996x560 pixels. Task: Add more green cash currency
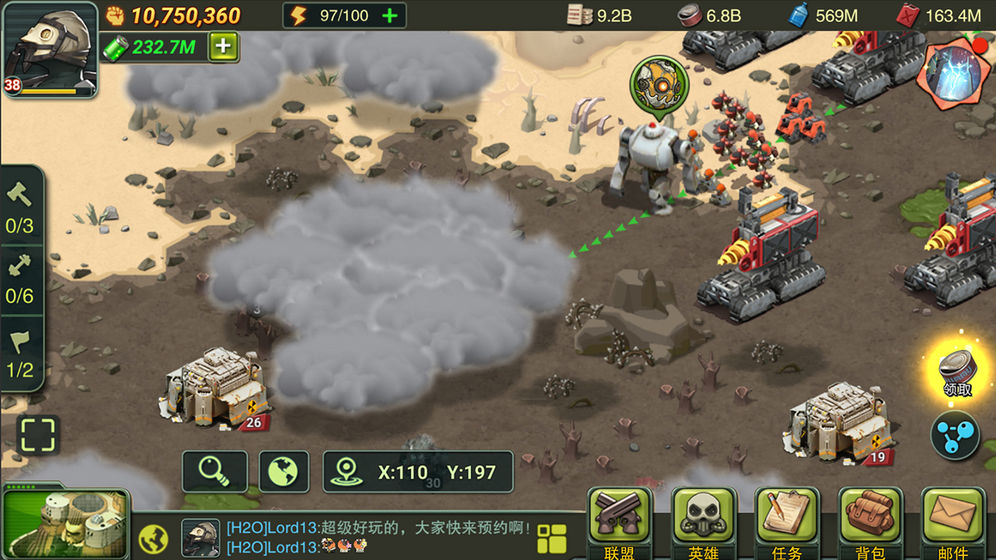coord(223,46)
